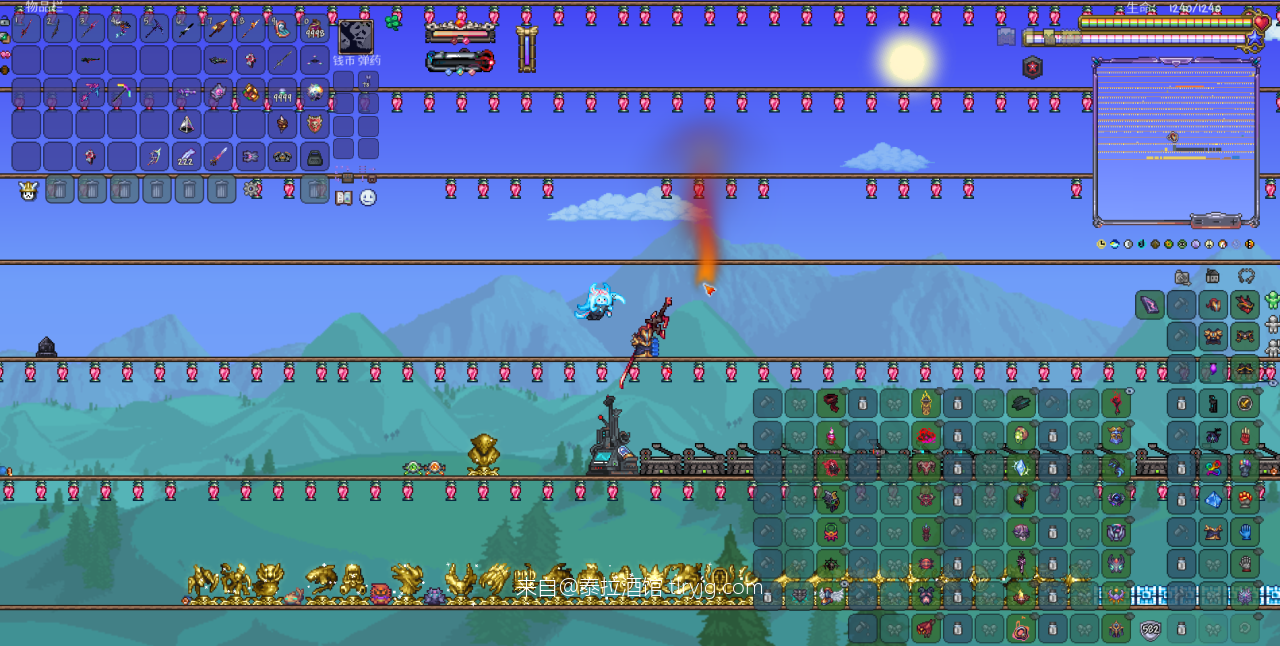Click the minimap

coord(1175,140)
